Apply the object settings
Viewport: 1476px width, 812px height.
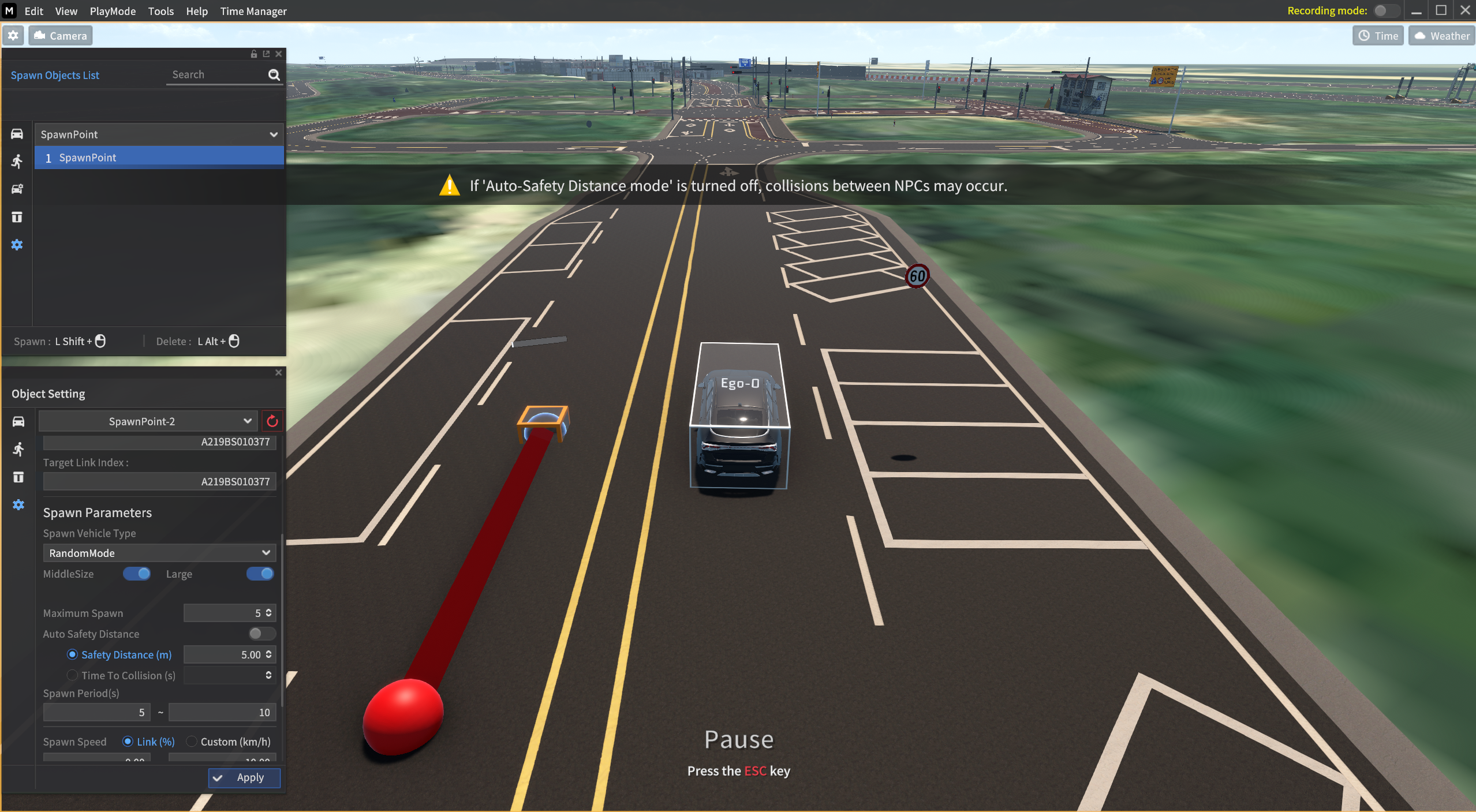[244, 777]
